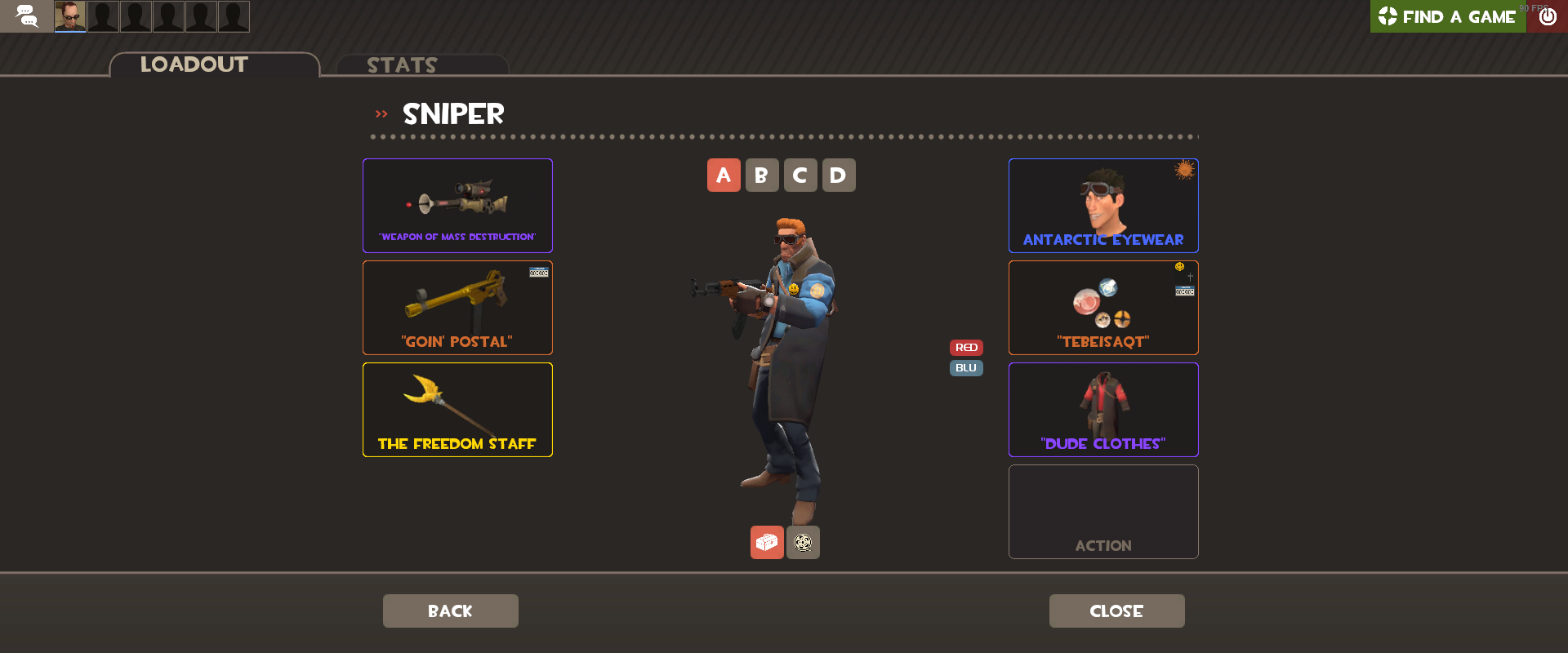Click the smiley badge icon on Tebeisaqt panel
Viewport: 1568px width, 653px height.
click(x=1178, y=266)
